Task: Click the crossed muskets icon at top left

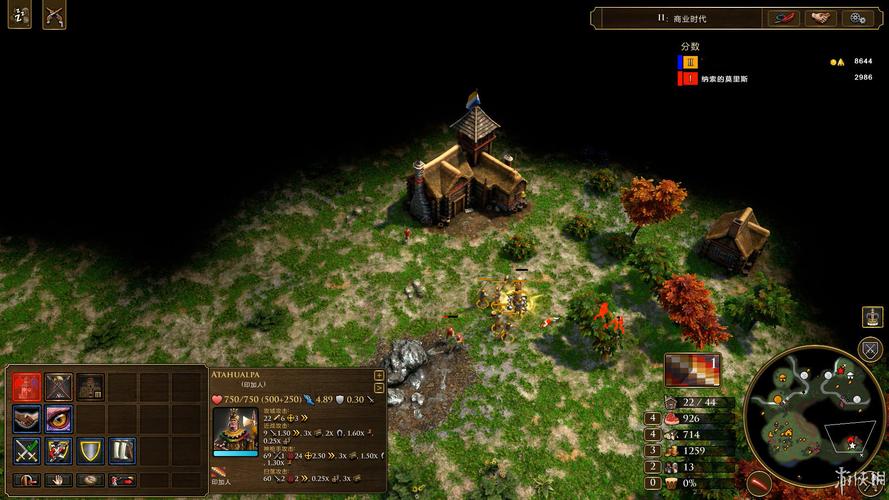Action: (x=54, y=16)
